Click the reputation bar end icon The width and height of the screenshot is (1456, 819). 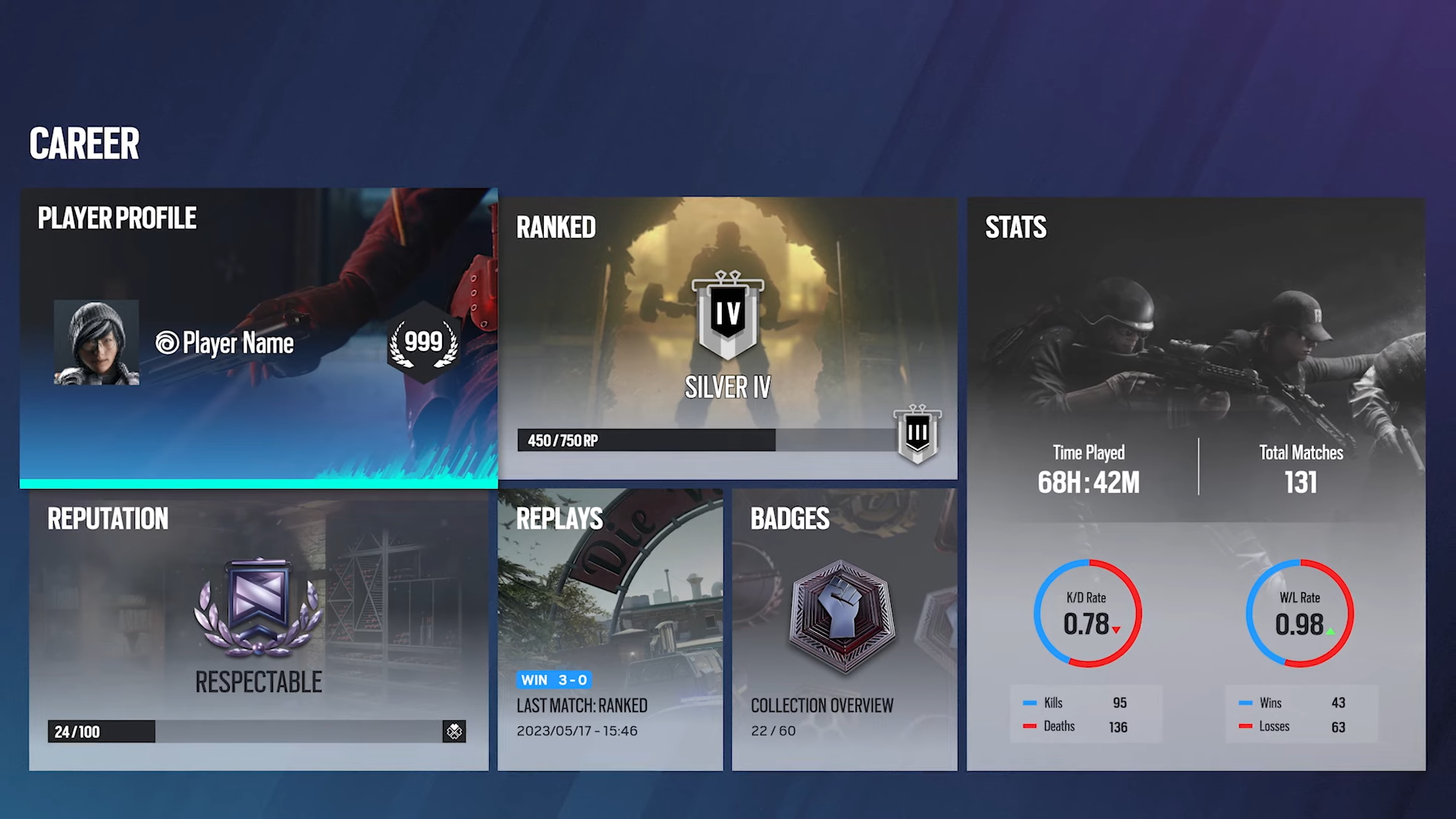tap(454, 731)
